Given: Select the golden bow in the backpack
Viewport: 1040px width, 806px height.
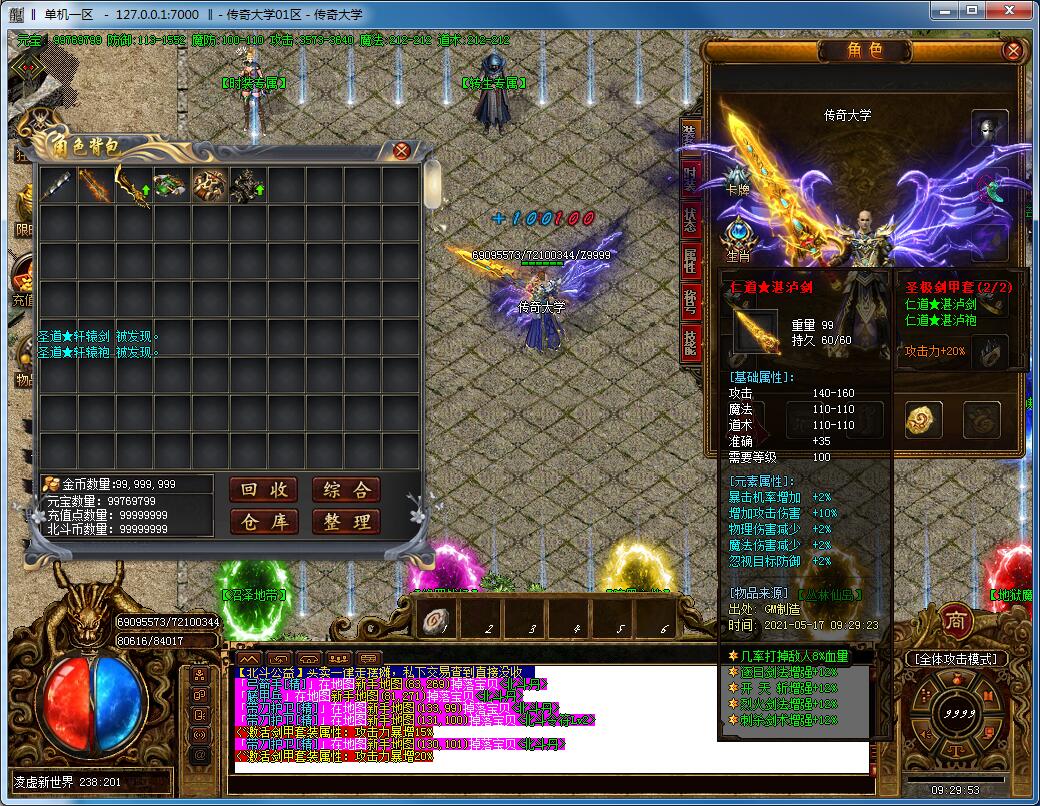Looking at the screenshot, I should pyautogui.click(x=133, y=185).
